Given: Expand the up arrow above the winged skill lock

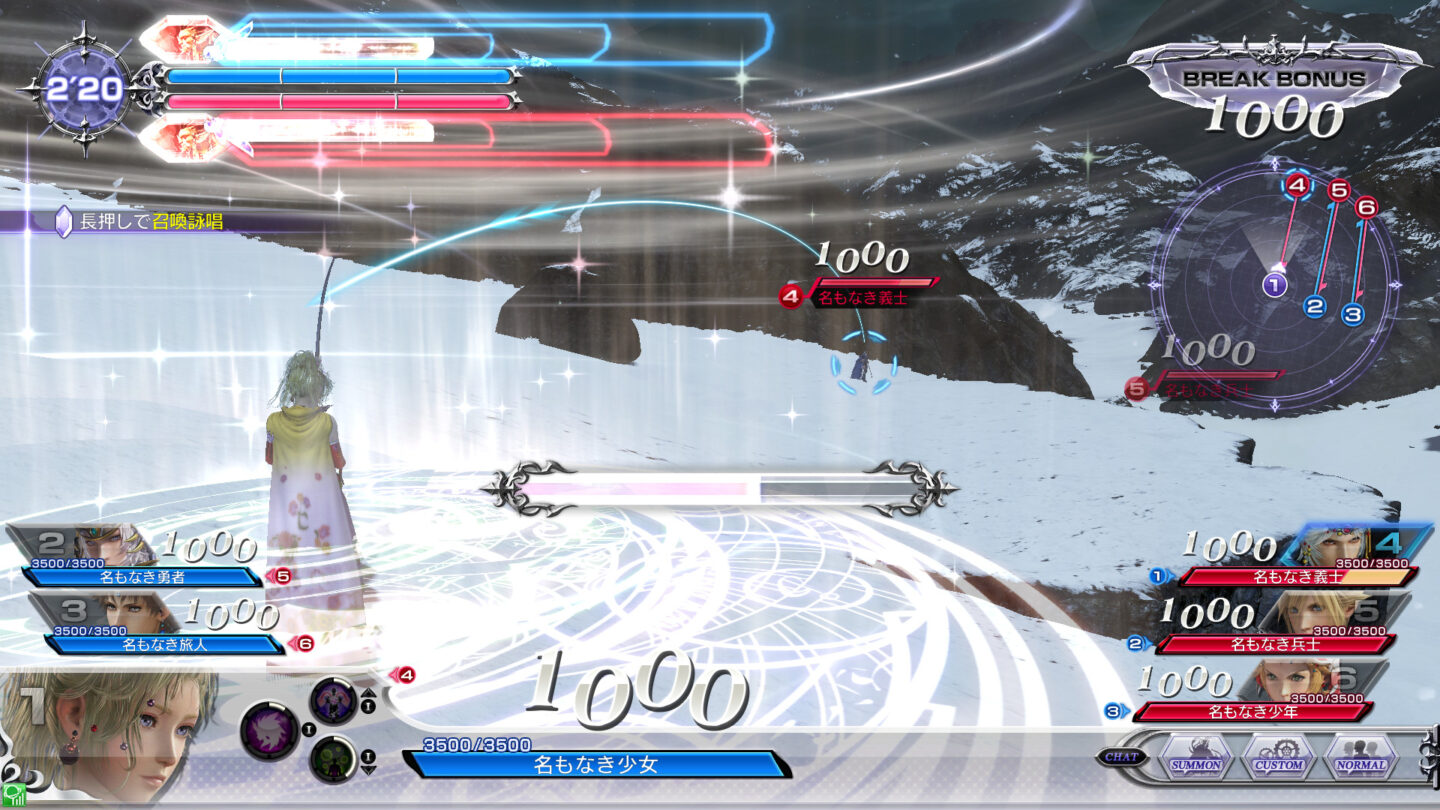Looking at the screenshot, I should click(x=368, y=693).
